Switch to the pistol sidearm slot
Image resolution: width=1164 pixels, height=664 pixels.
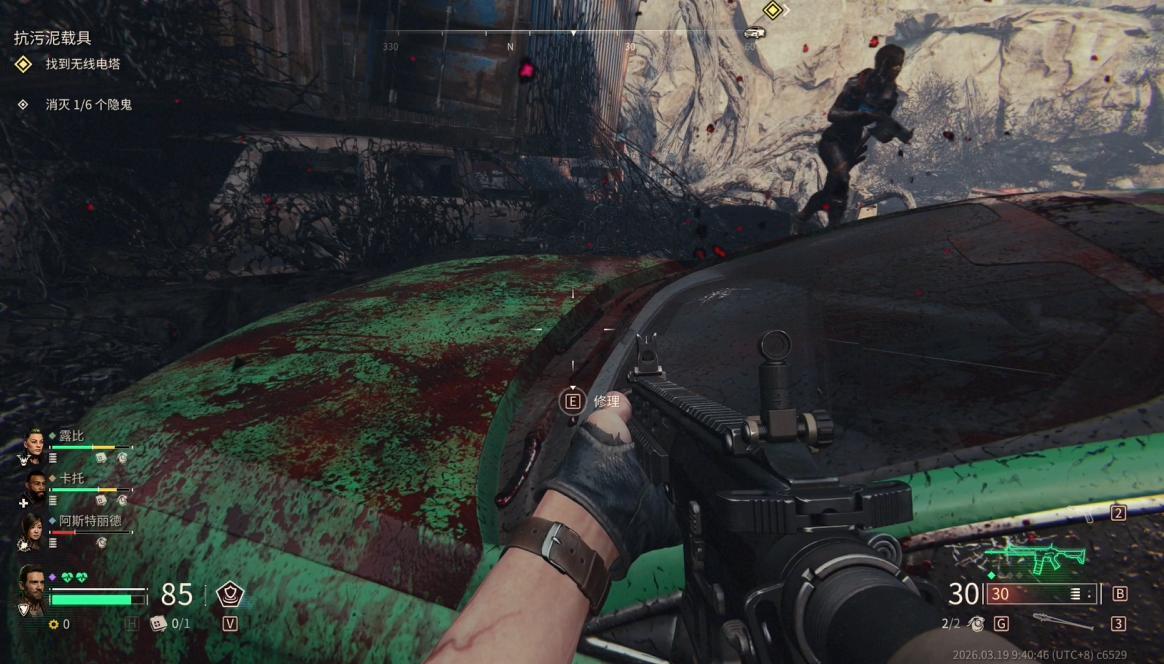pos(1091,517)
